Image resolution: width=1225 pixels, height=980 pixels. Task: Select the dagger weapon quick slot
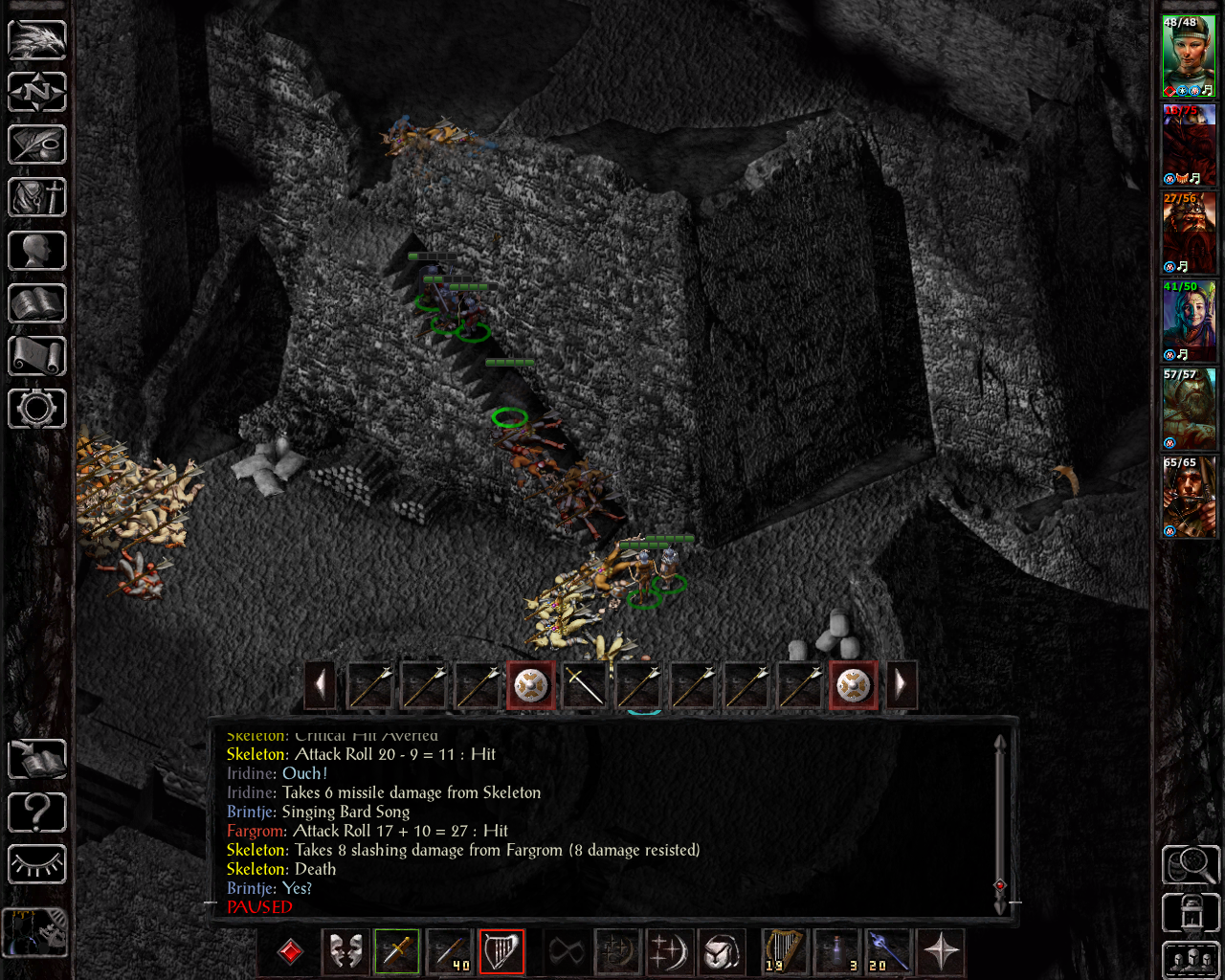397,952
